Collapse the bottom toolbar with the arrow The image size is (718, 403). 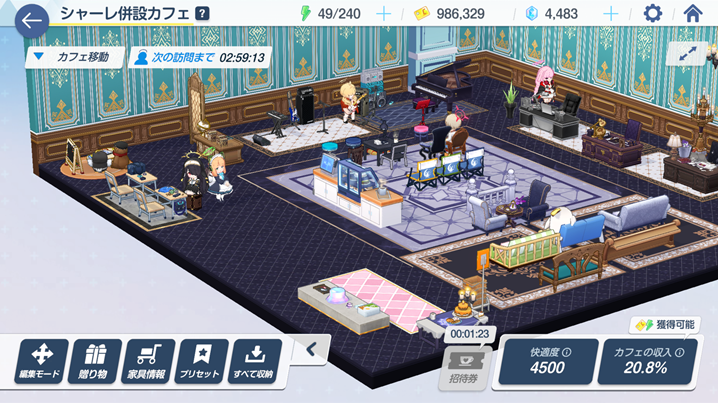tap(311, 349)
